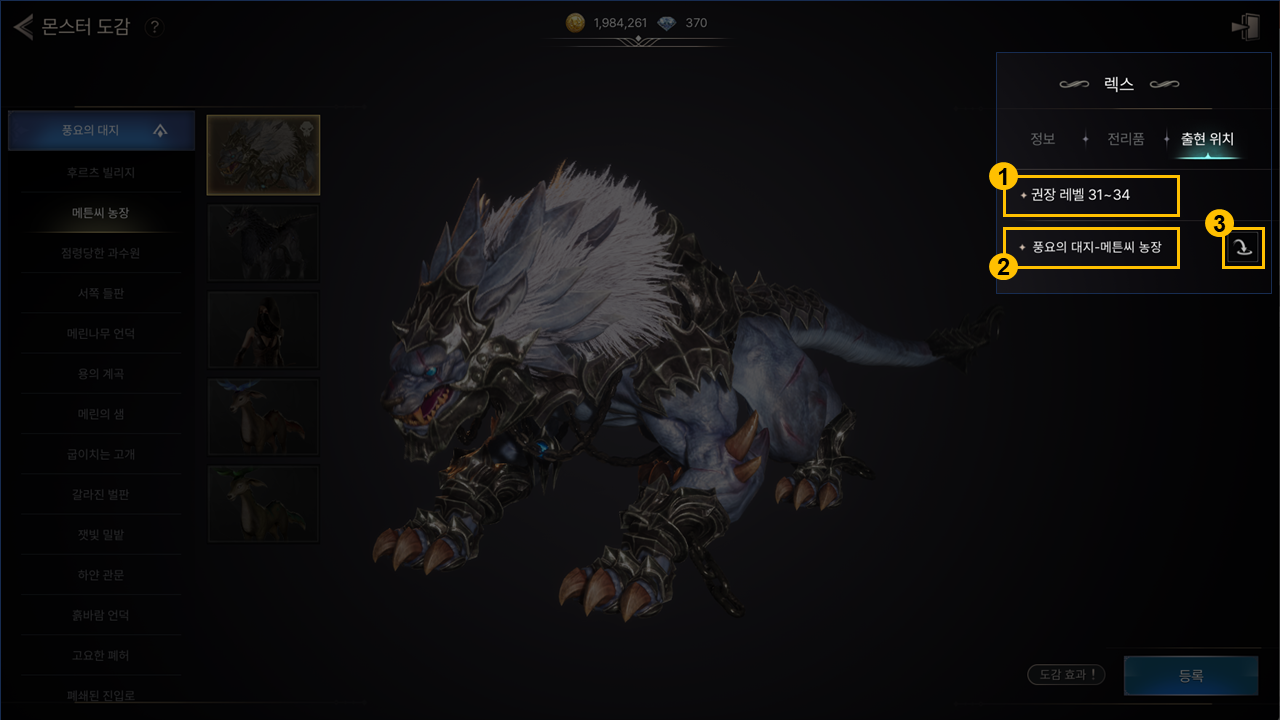Select the dark-haired woman monster thumbnail

pyautogui.click(x=263, y=329)
